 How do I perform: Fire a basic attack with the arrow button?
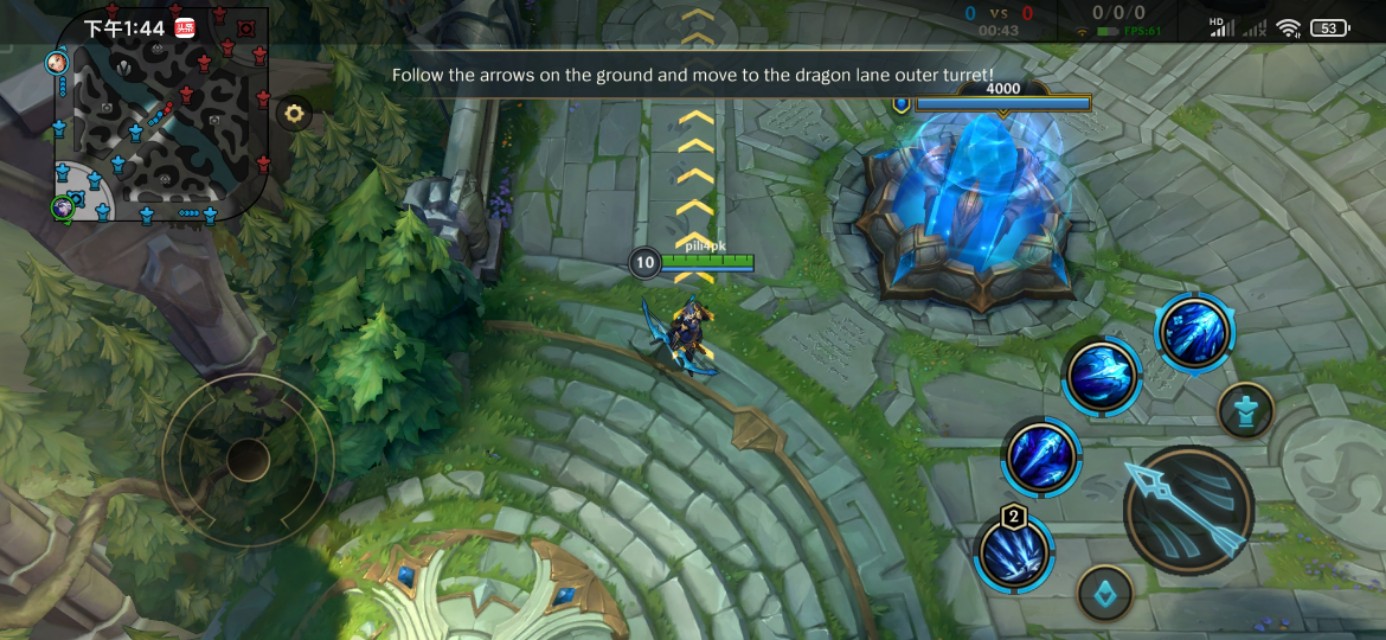click(1188, 510)
